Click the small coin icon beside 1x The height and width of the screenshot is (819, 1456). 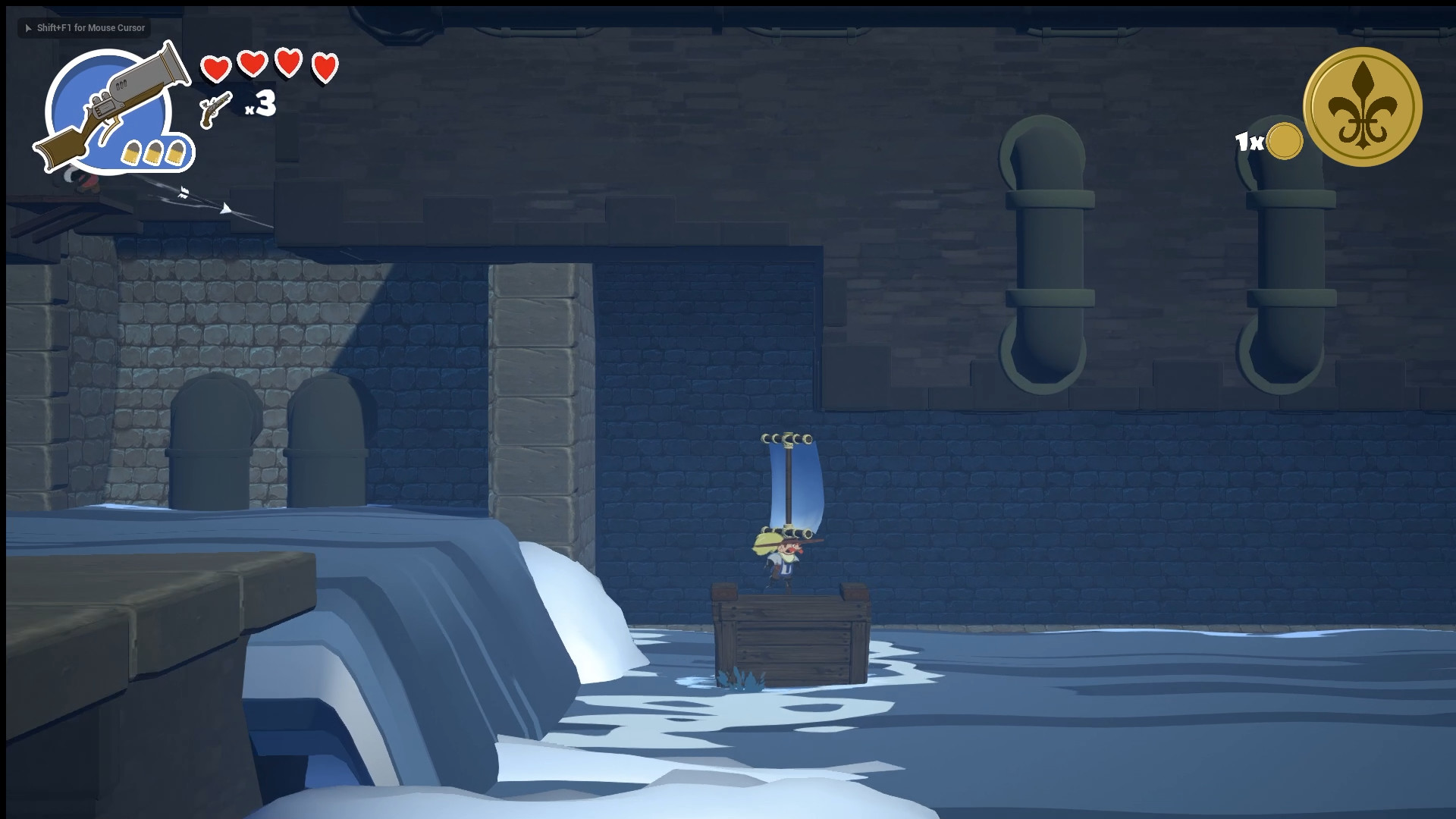(x=1283, y=140)
